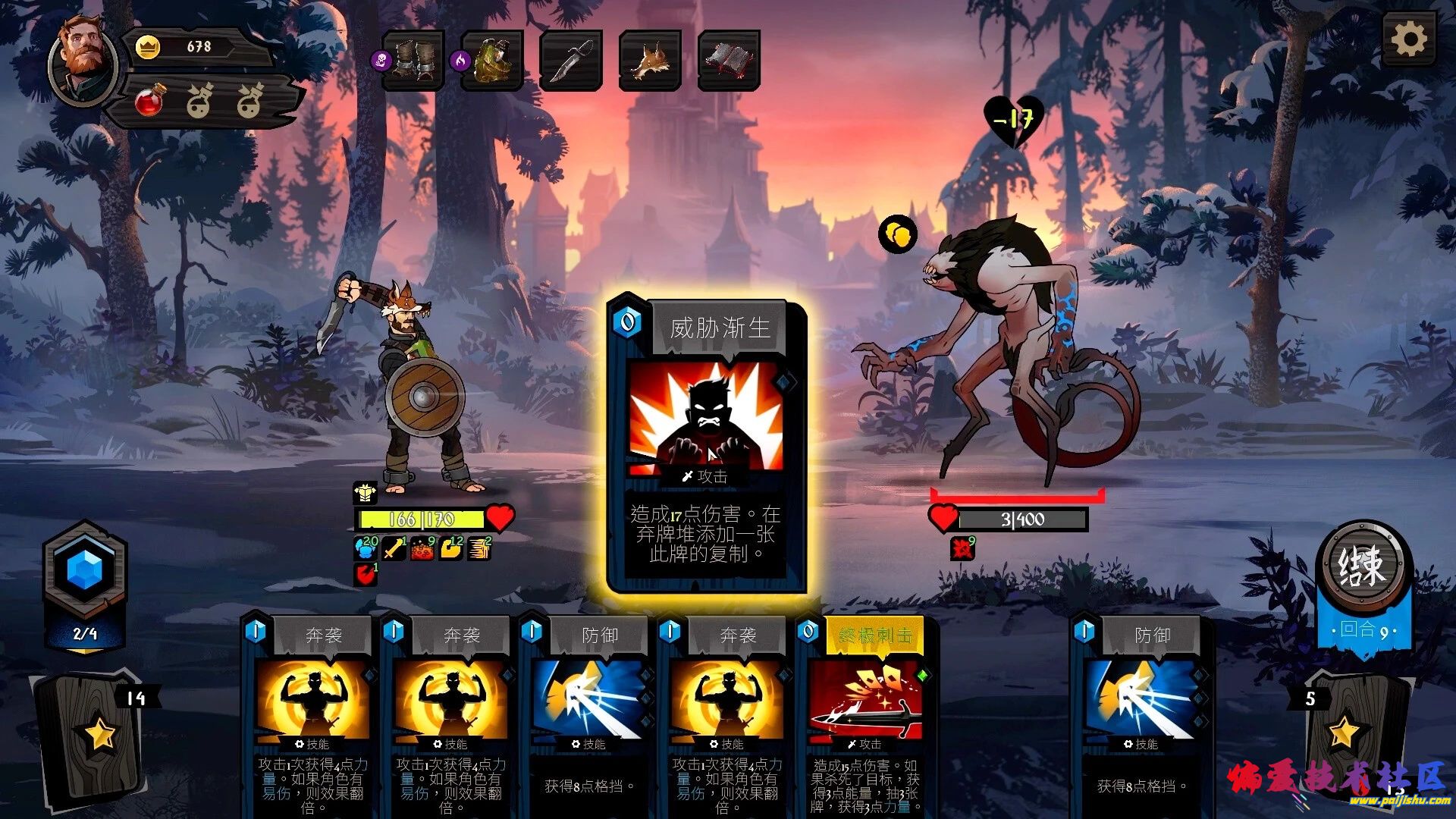Inspect the open book relic
1456x819 pixels.
[x=729, y=61]
